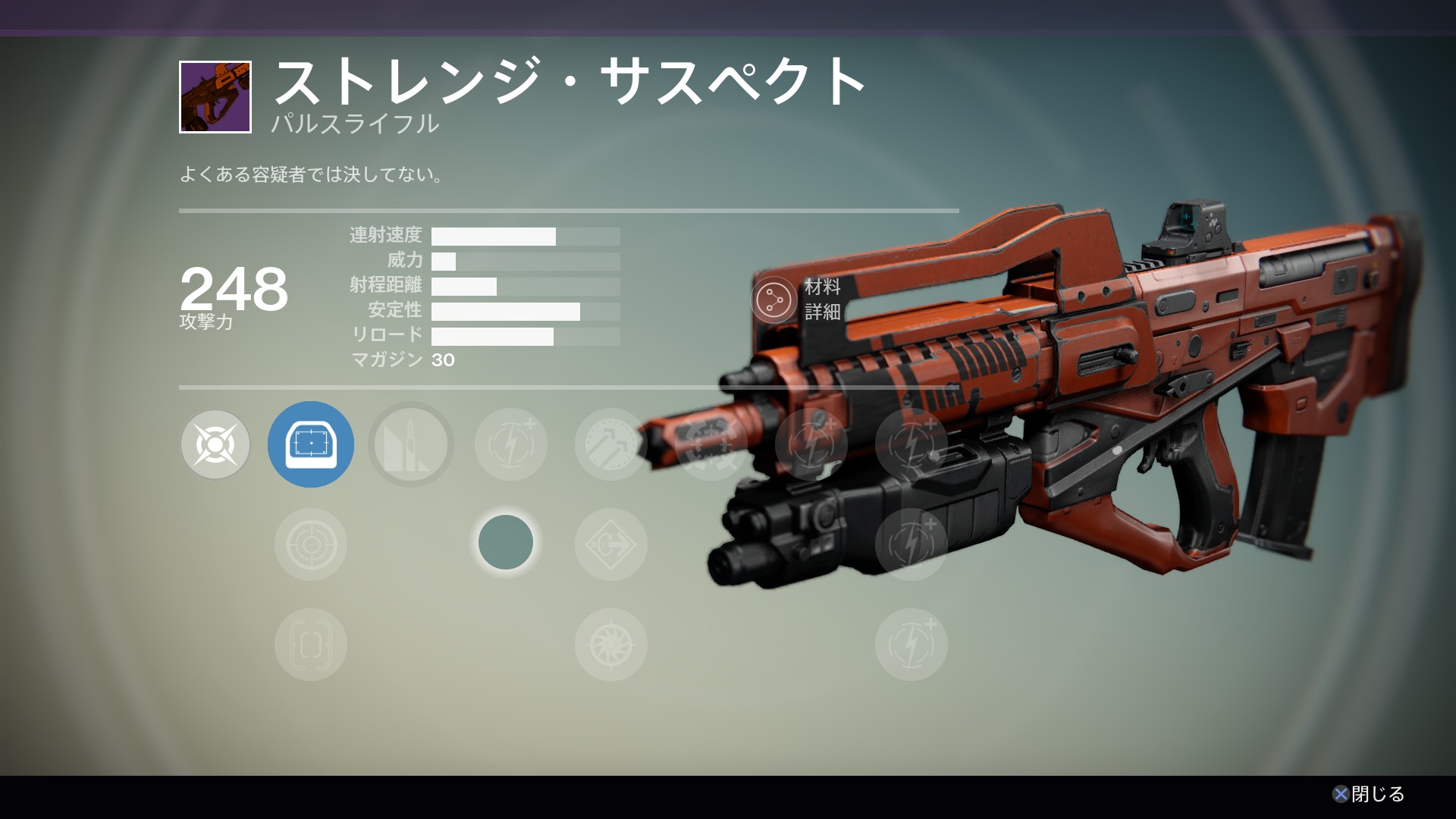Click the Strange Suspect weapon thumbnail
The image size is (1456, 819).
[215, 97]
